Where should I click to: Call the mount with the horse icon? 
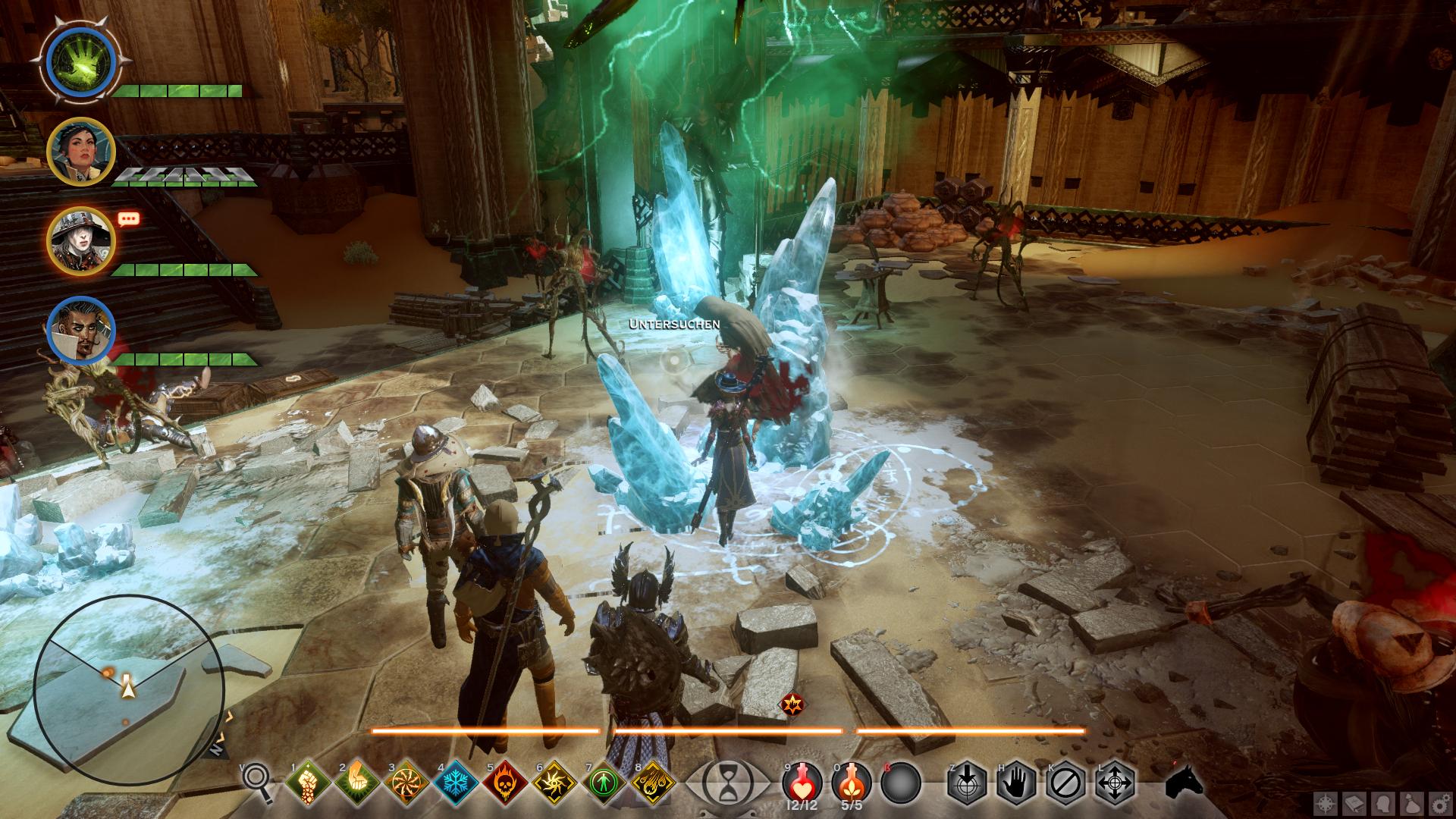point(1185,782)
